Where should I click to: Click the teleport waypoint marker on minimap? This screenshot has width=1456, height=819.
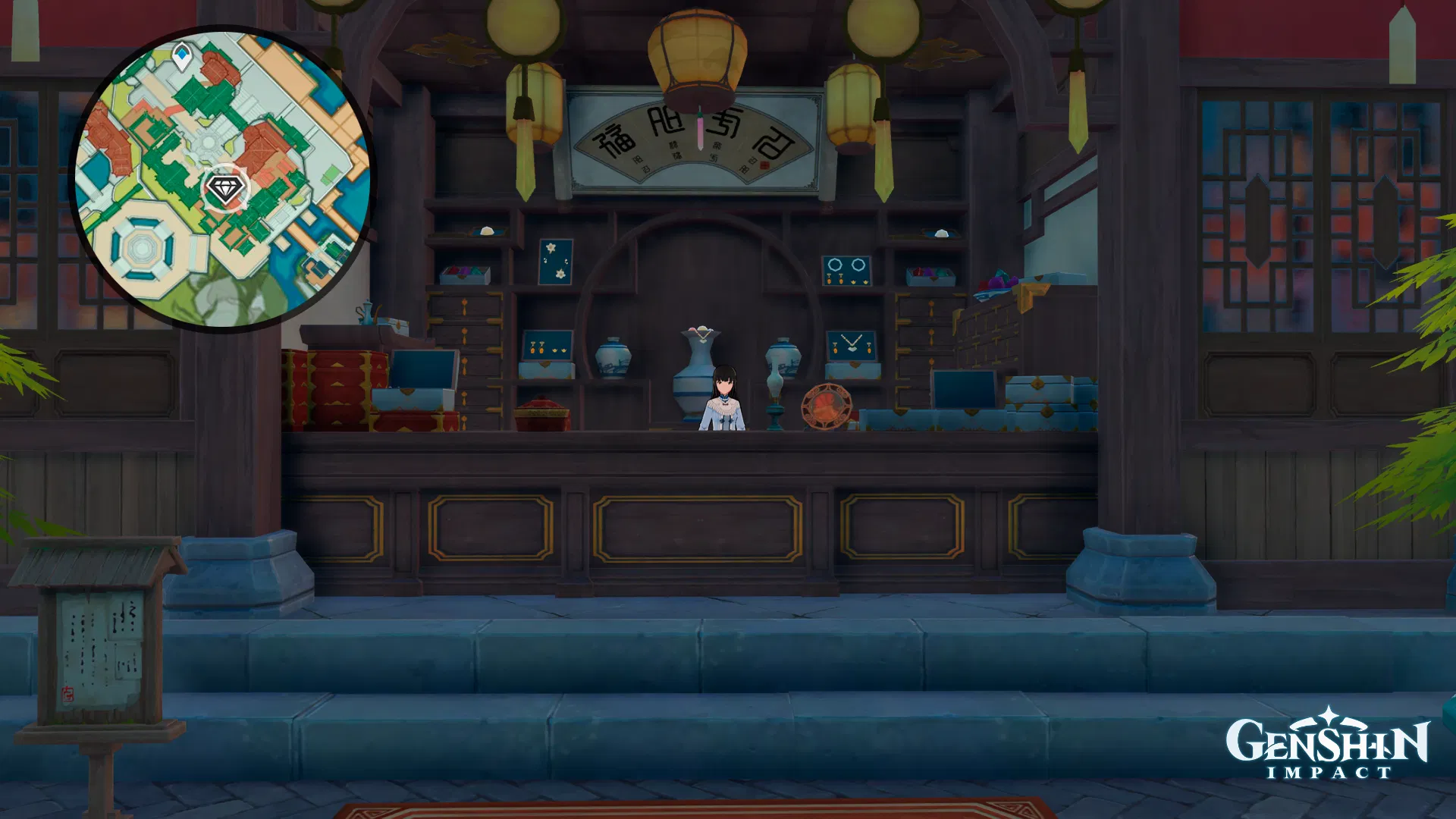[182, 57]
